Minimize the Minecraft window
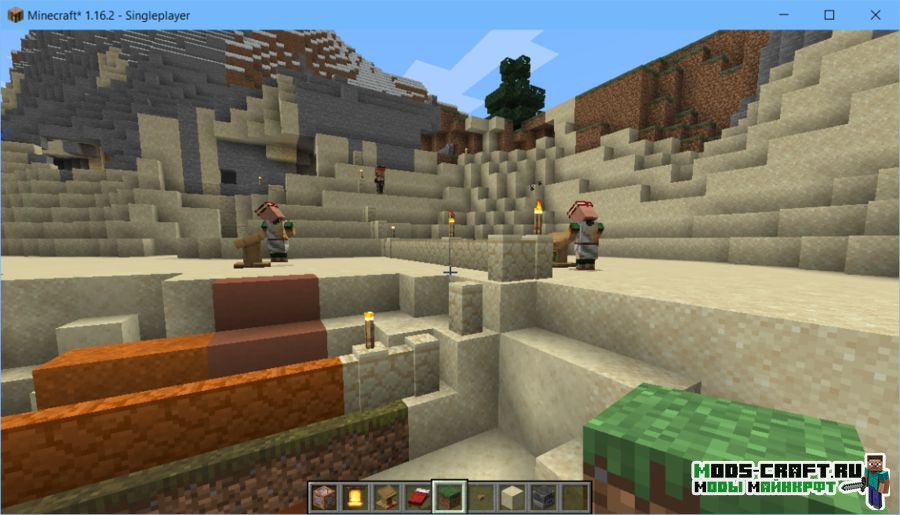This screenshot has width=900, height=515. click(x=783, y=15)
